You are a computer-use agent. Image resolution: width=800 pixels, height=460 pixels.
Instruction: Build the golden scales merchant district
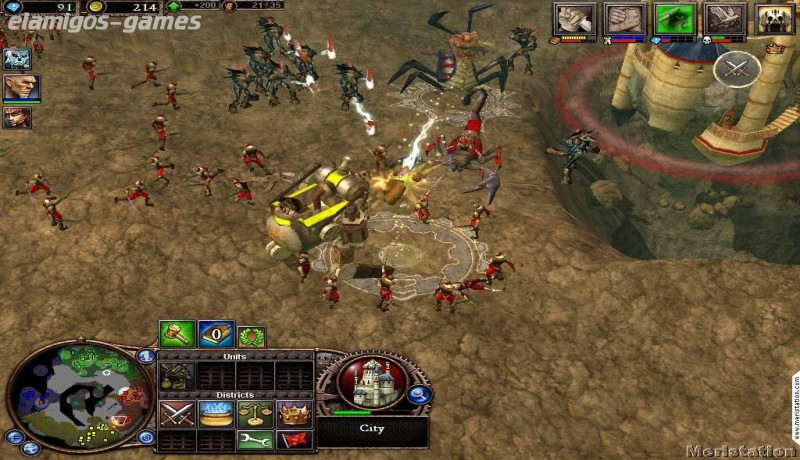pos(254,413)
